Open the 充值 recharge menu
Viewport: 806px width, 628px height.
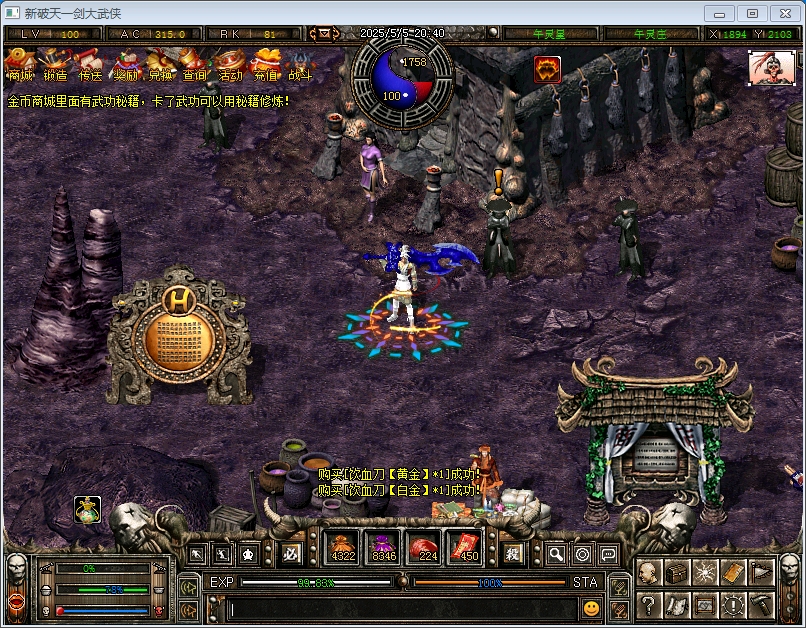click(x=265, y=65)
